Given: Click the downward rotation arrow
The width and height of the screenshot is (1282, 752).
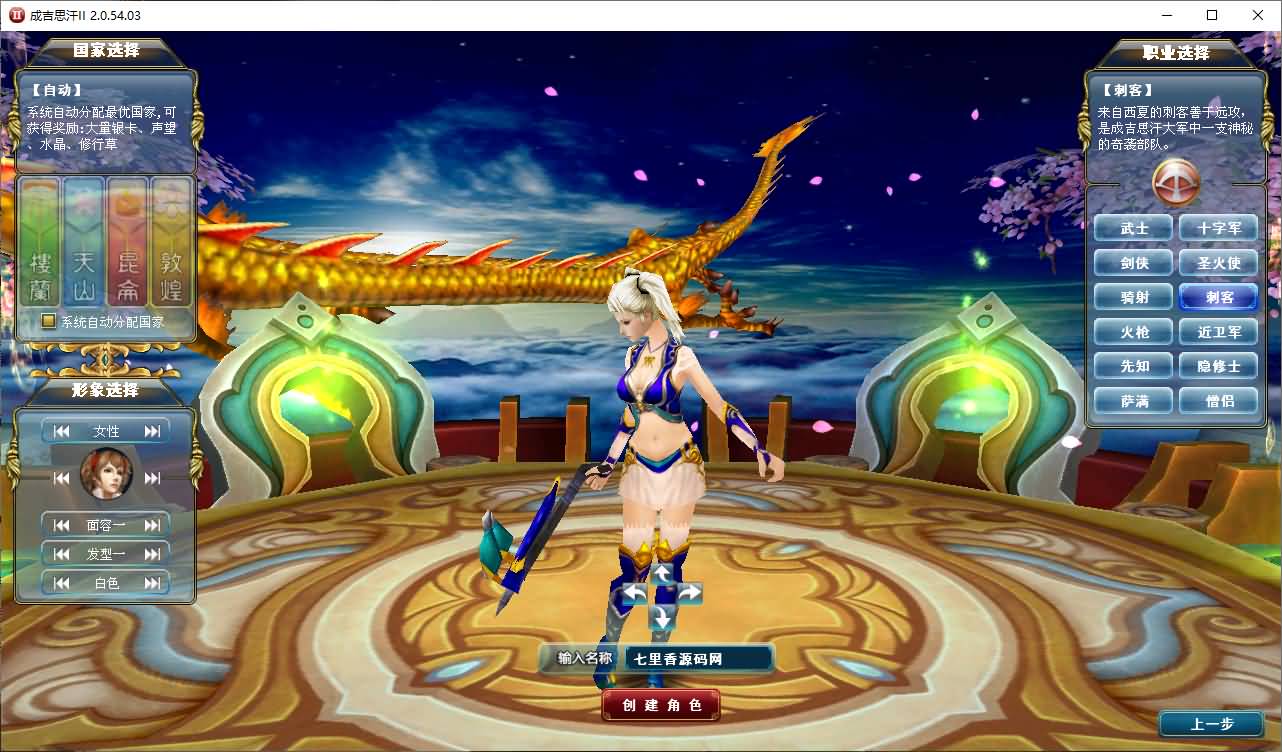Looking at the screenshot, I should (x=662, y=614).
